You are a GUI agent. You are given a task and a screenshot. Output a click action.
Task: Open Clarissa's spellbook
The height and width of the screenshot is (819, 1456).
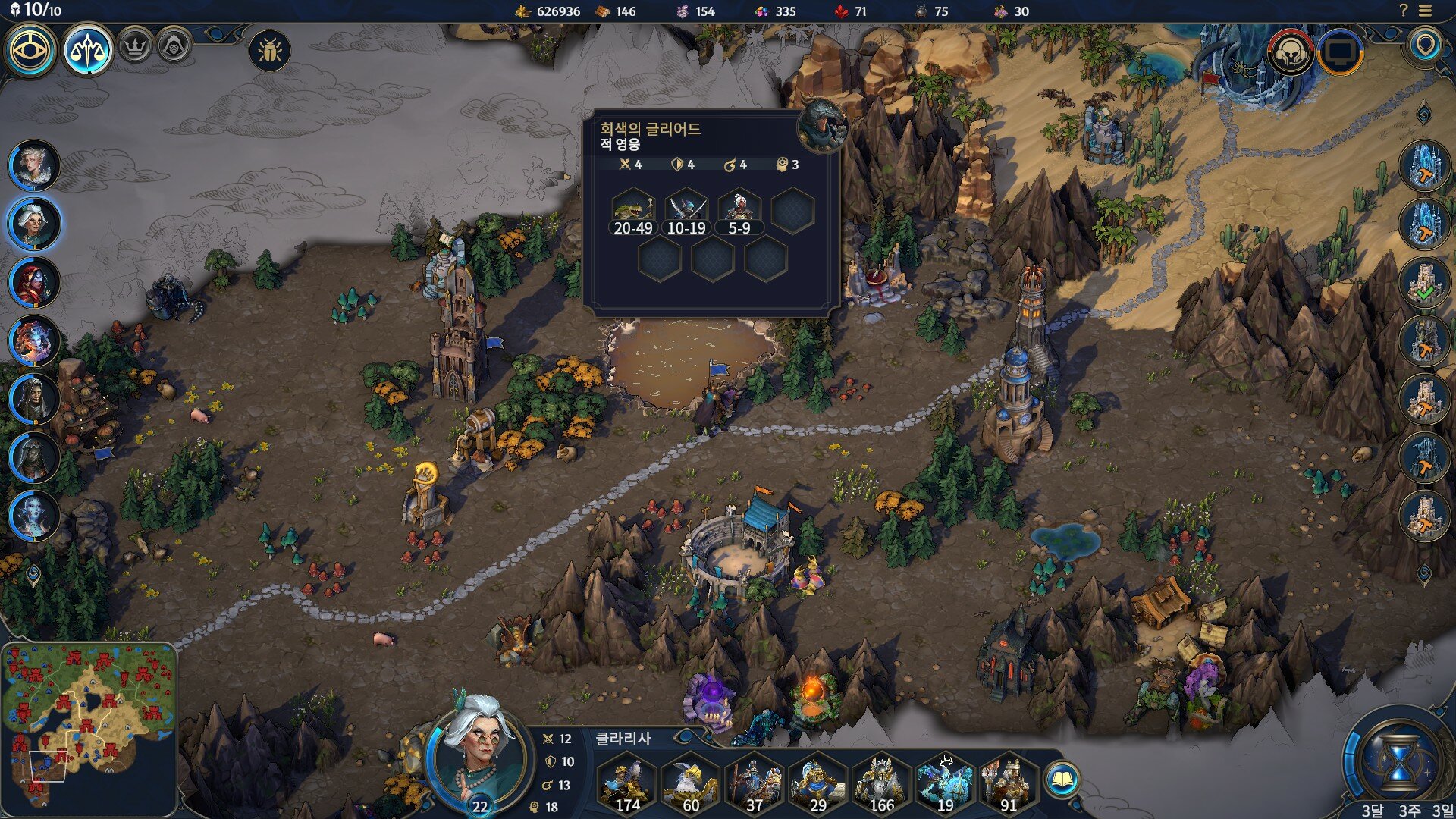coord(1062,779)
